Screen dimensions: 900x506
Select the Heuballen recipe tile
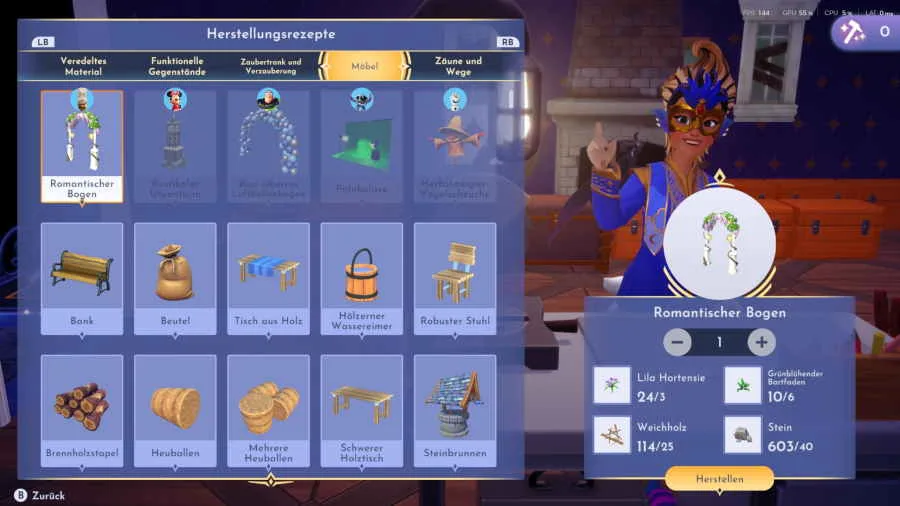(175, 410)
